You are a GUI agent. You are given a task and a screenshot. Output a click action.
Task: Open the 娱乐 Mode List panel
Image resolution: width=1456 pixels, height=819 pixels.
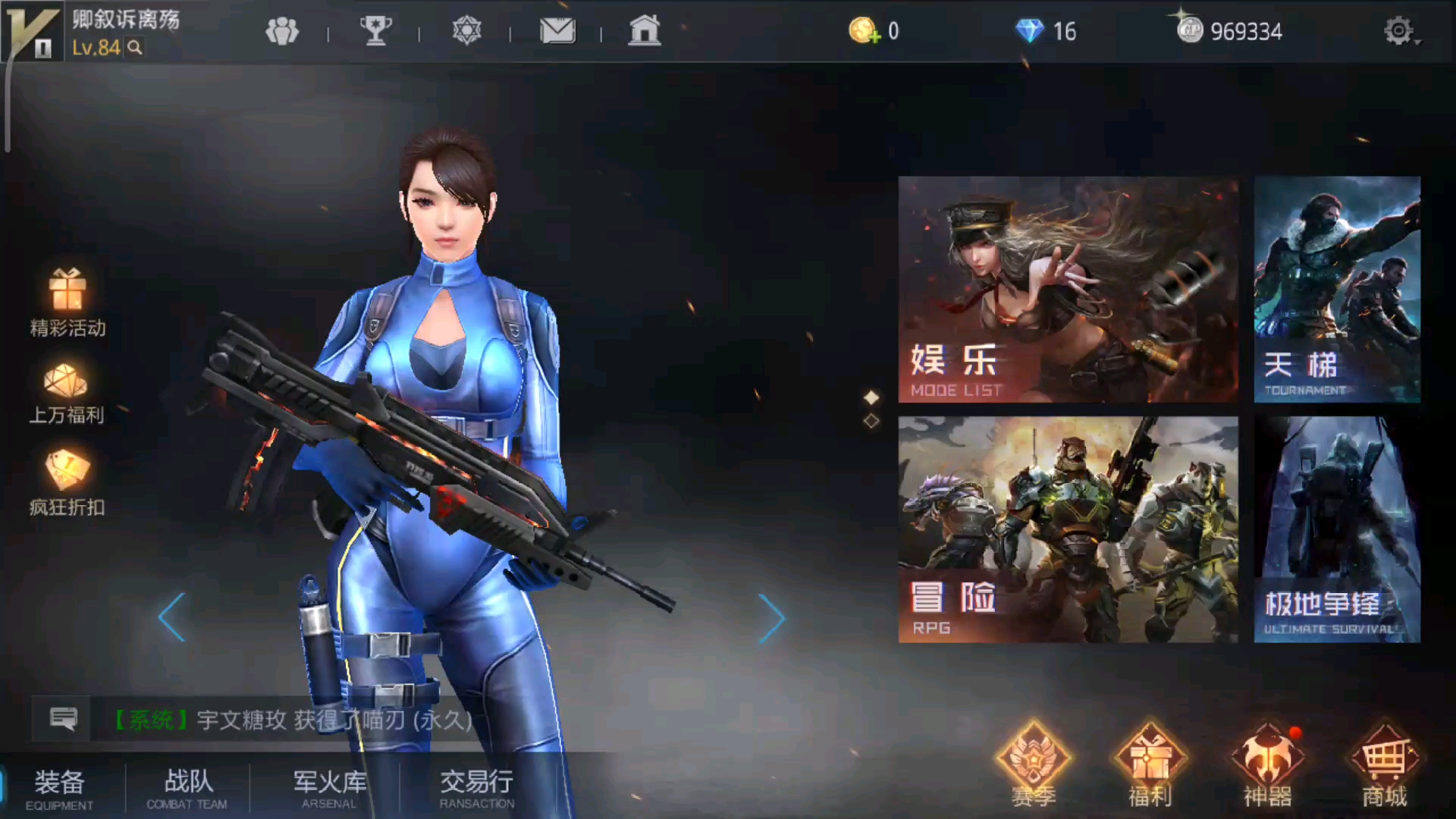pos(1068,290)
